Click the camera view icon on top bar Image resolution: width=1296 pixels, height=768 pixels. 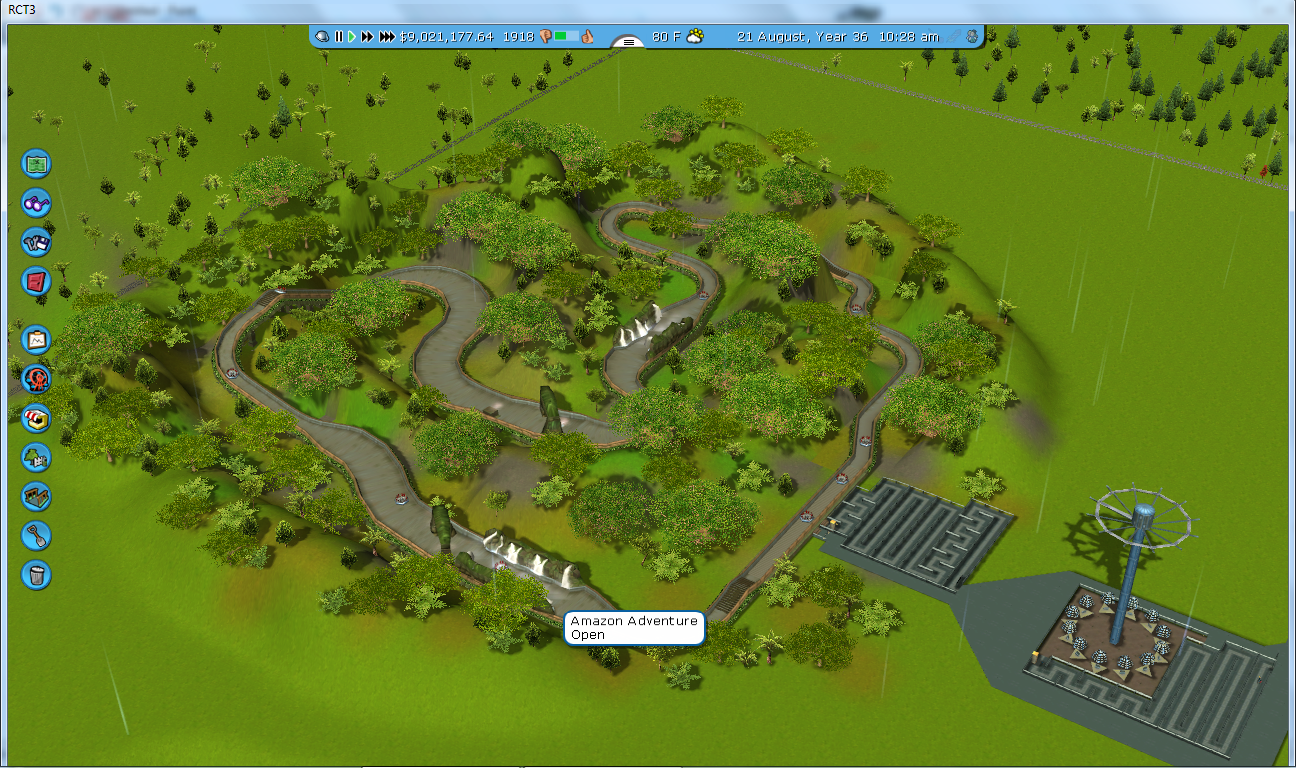point(322,36)
